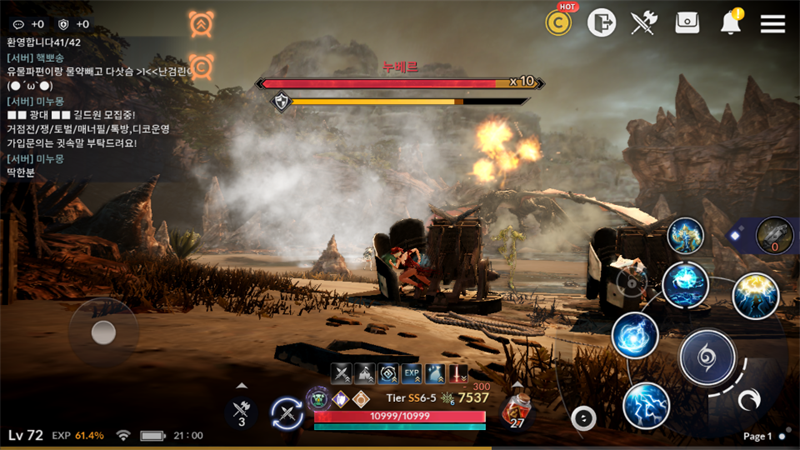Cast the lightning bolt skill
The width and height of the screenshot is (800, 450).
(x=645, y=405)
